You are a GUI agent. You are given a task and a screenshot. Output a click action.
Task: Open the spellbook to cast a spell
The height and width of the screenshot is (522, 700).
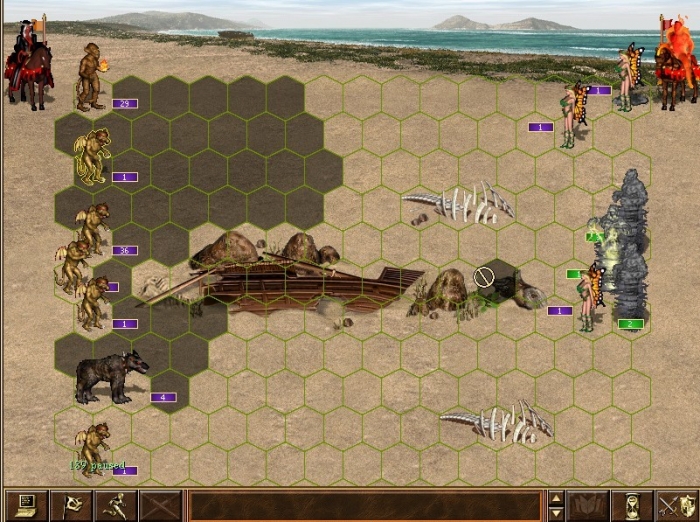588,505
